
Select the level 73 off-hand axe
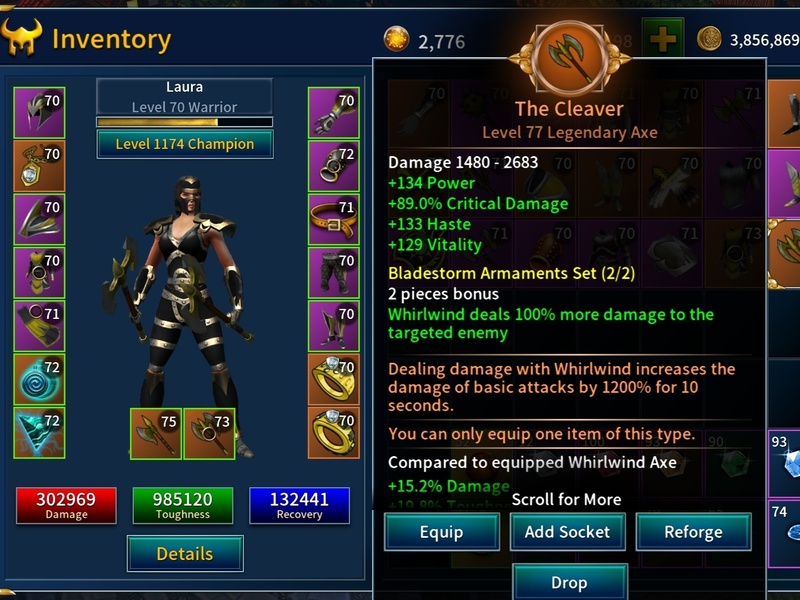click(209, 433)
